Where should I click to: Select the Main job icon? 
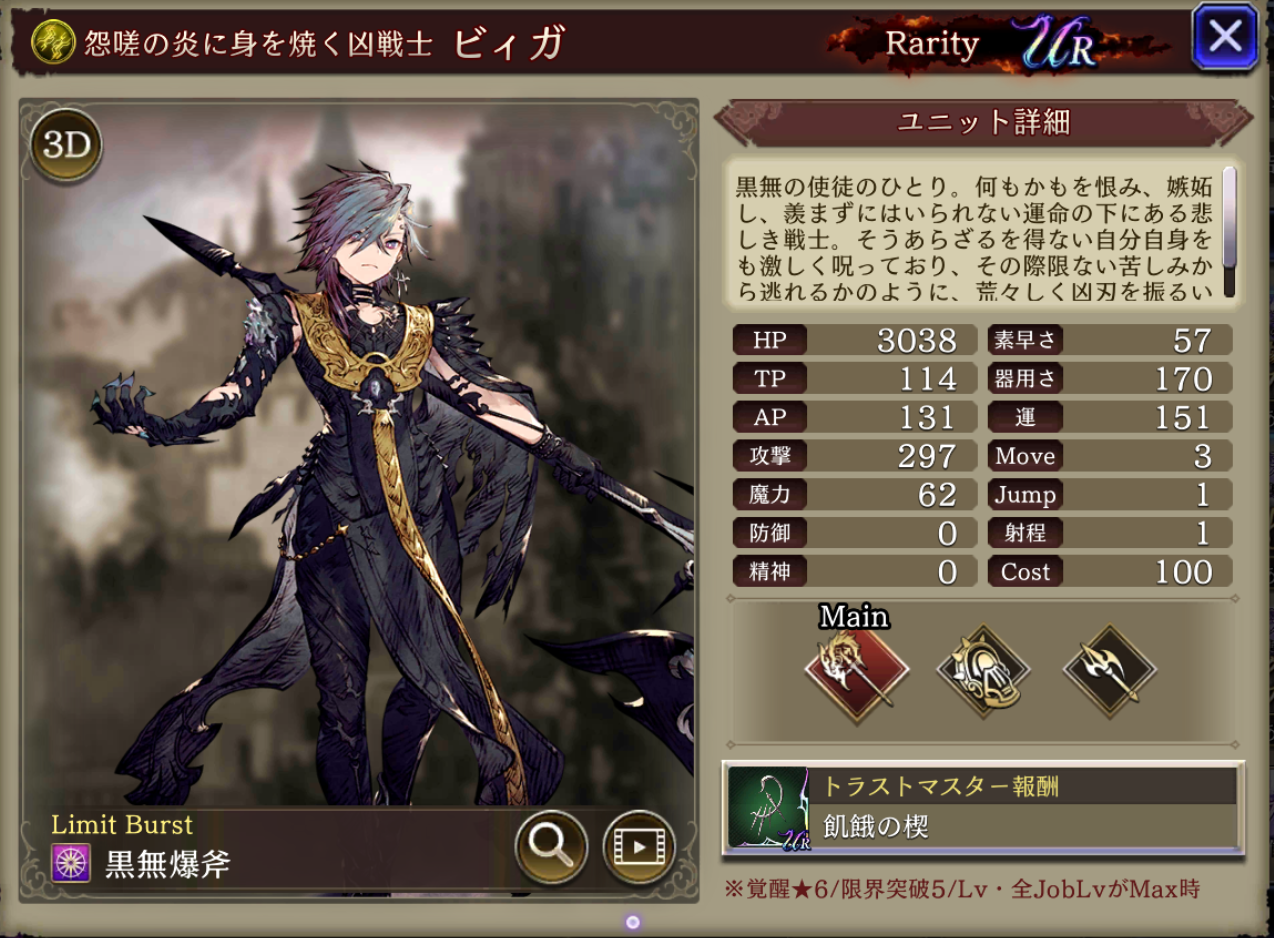point(856,670)
